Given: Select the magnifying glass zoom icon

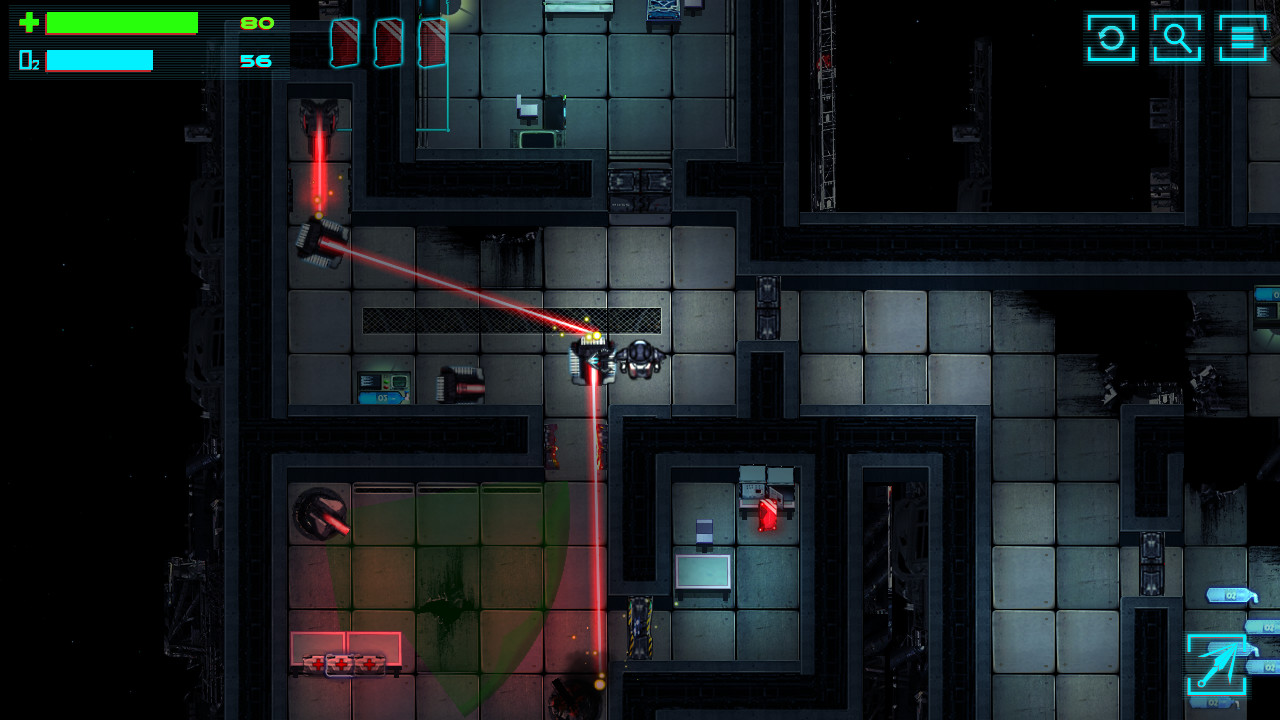Looking at the screenshot, I should click(1176, 39).
